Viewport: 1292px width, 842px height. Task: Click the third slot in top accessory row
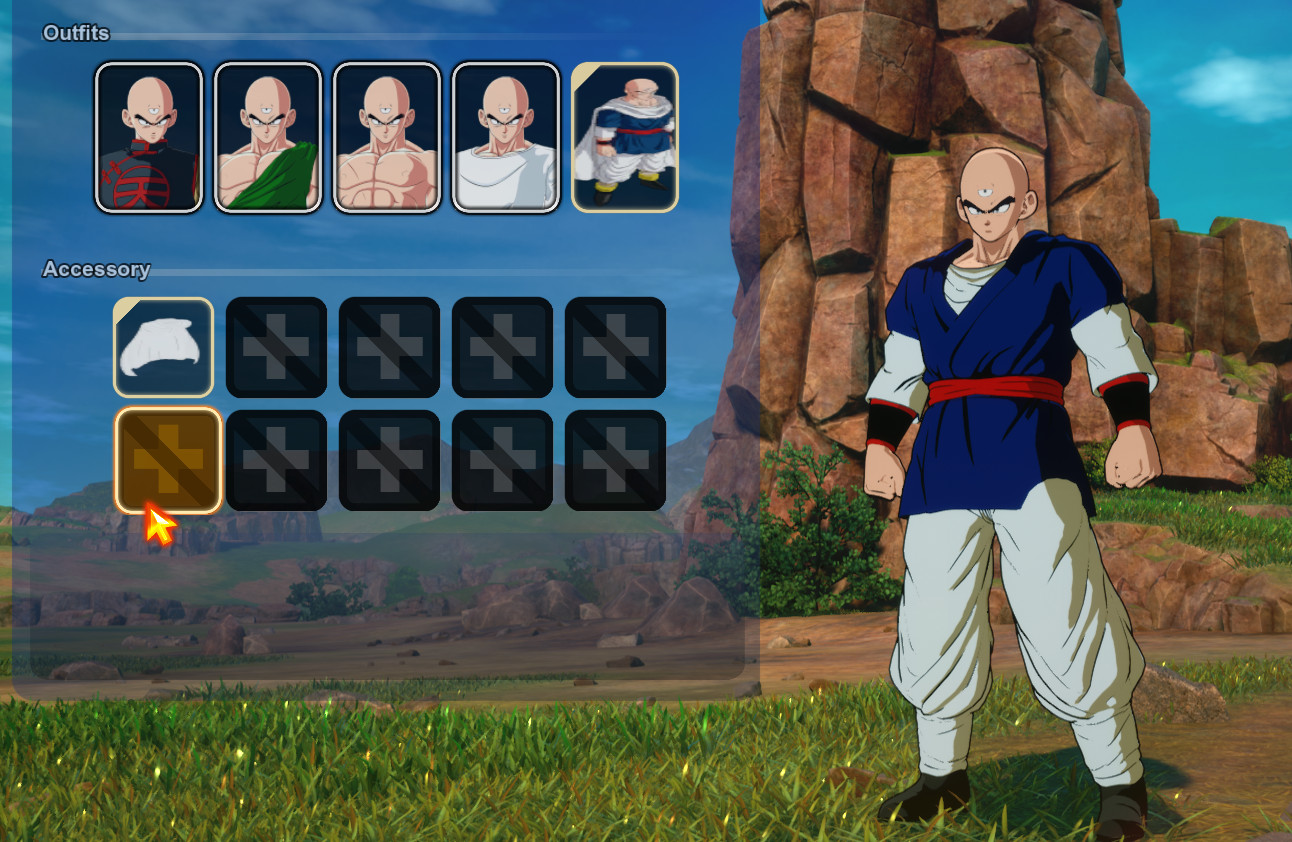click(x=389, y=348)
